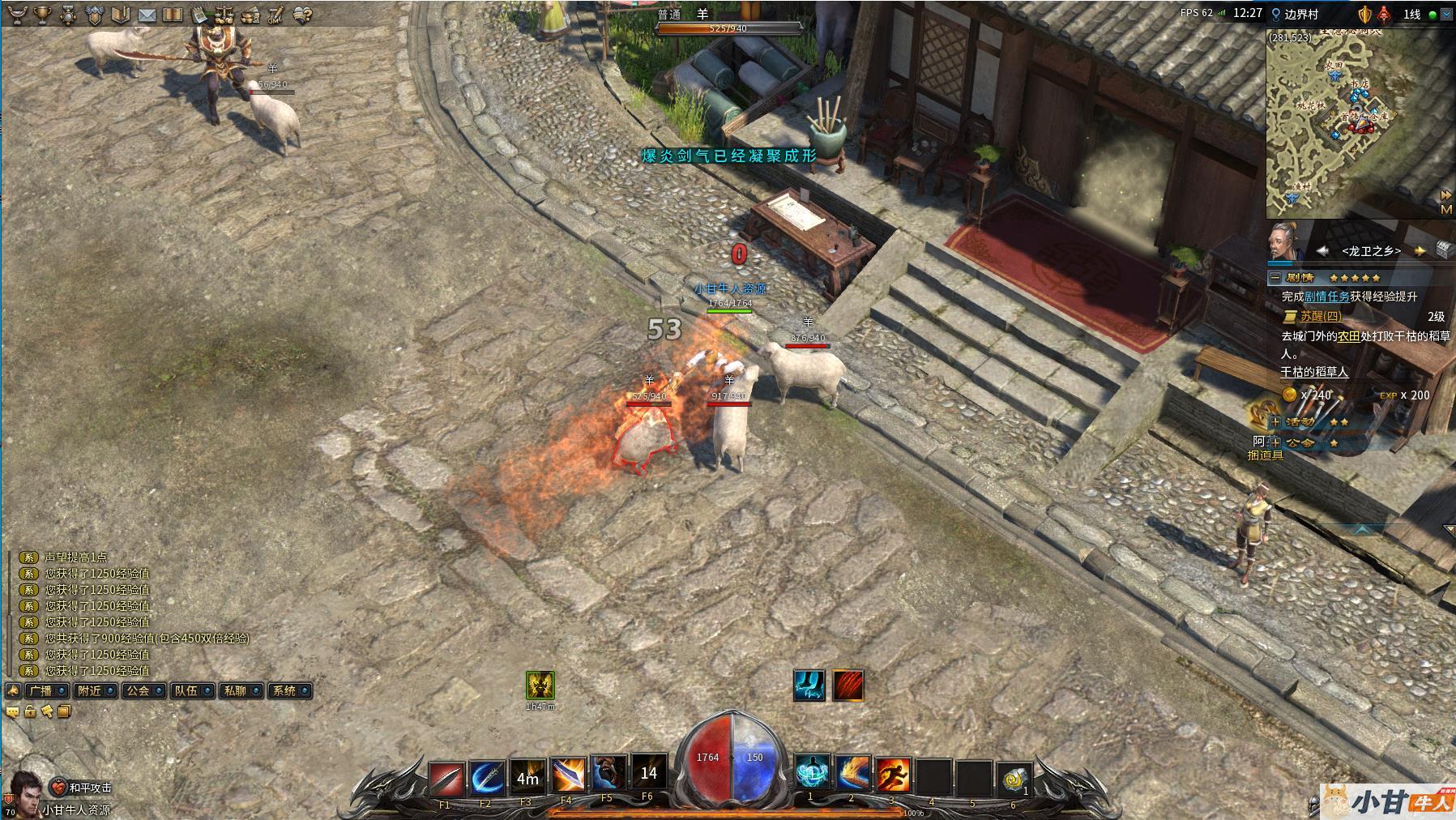Expand the 活动 tracker section
1456x820 pixels.
coord(1275,421)
